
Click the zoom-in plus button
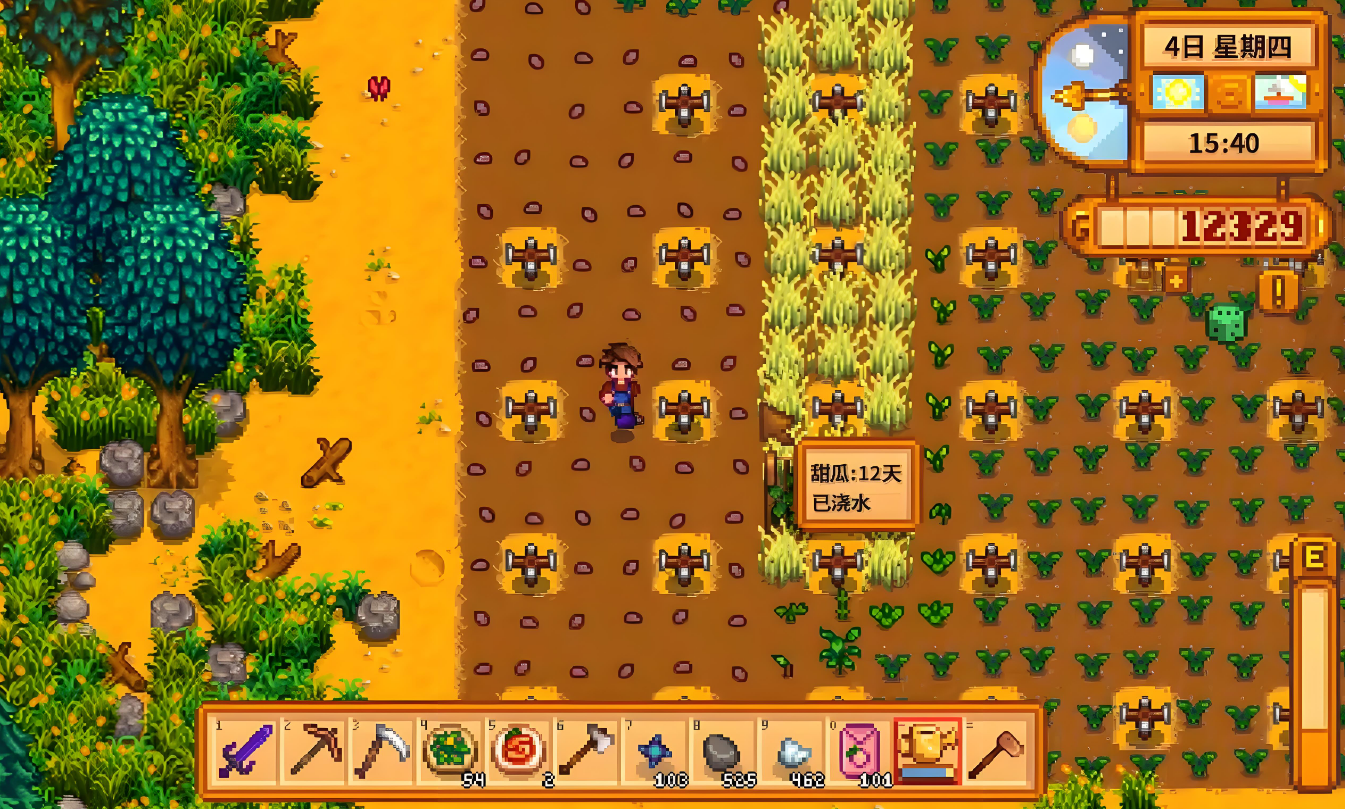pos(1176,281)
